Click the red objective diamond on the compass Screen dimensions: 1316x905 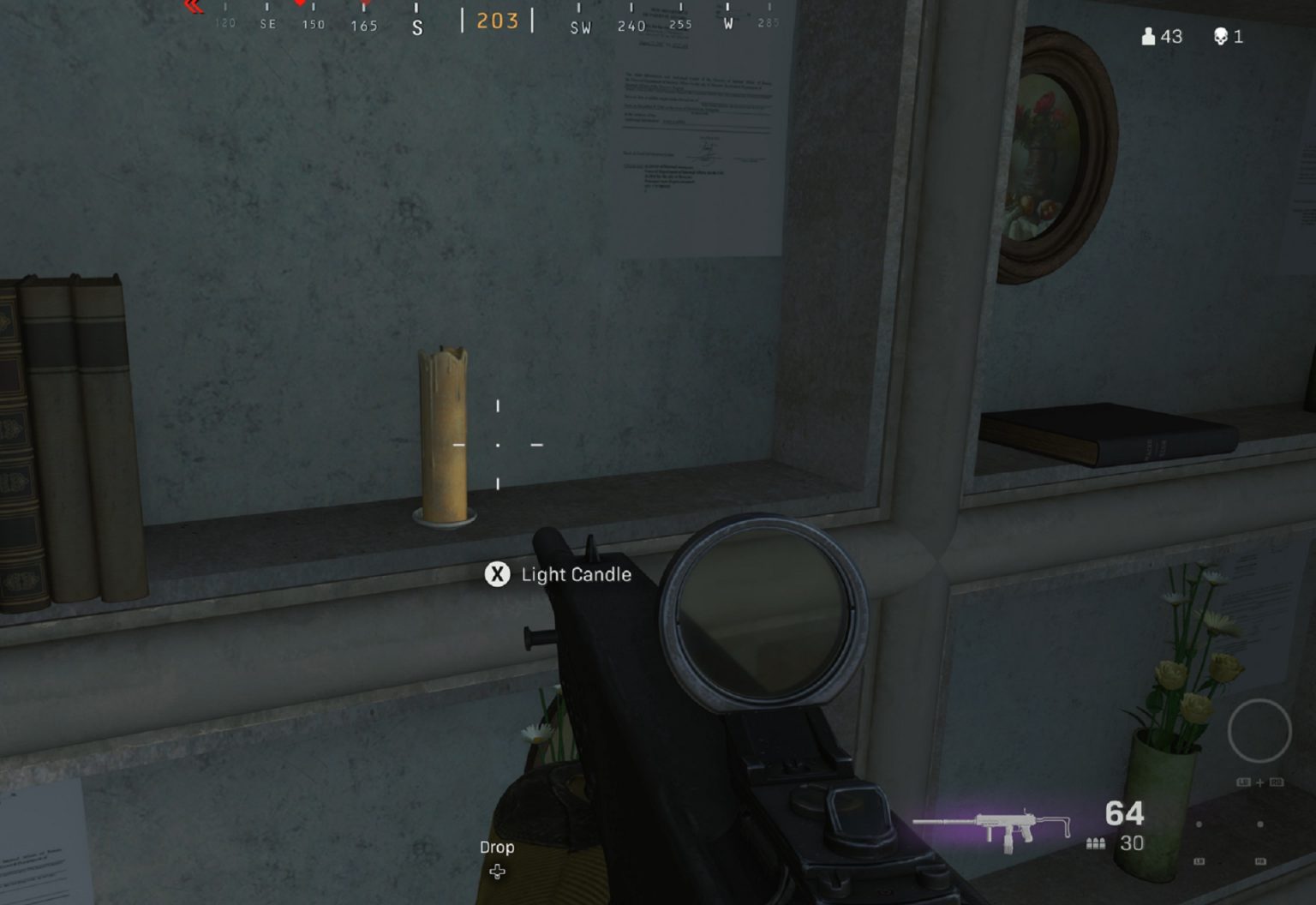(x=297, y=4)
